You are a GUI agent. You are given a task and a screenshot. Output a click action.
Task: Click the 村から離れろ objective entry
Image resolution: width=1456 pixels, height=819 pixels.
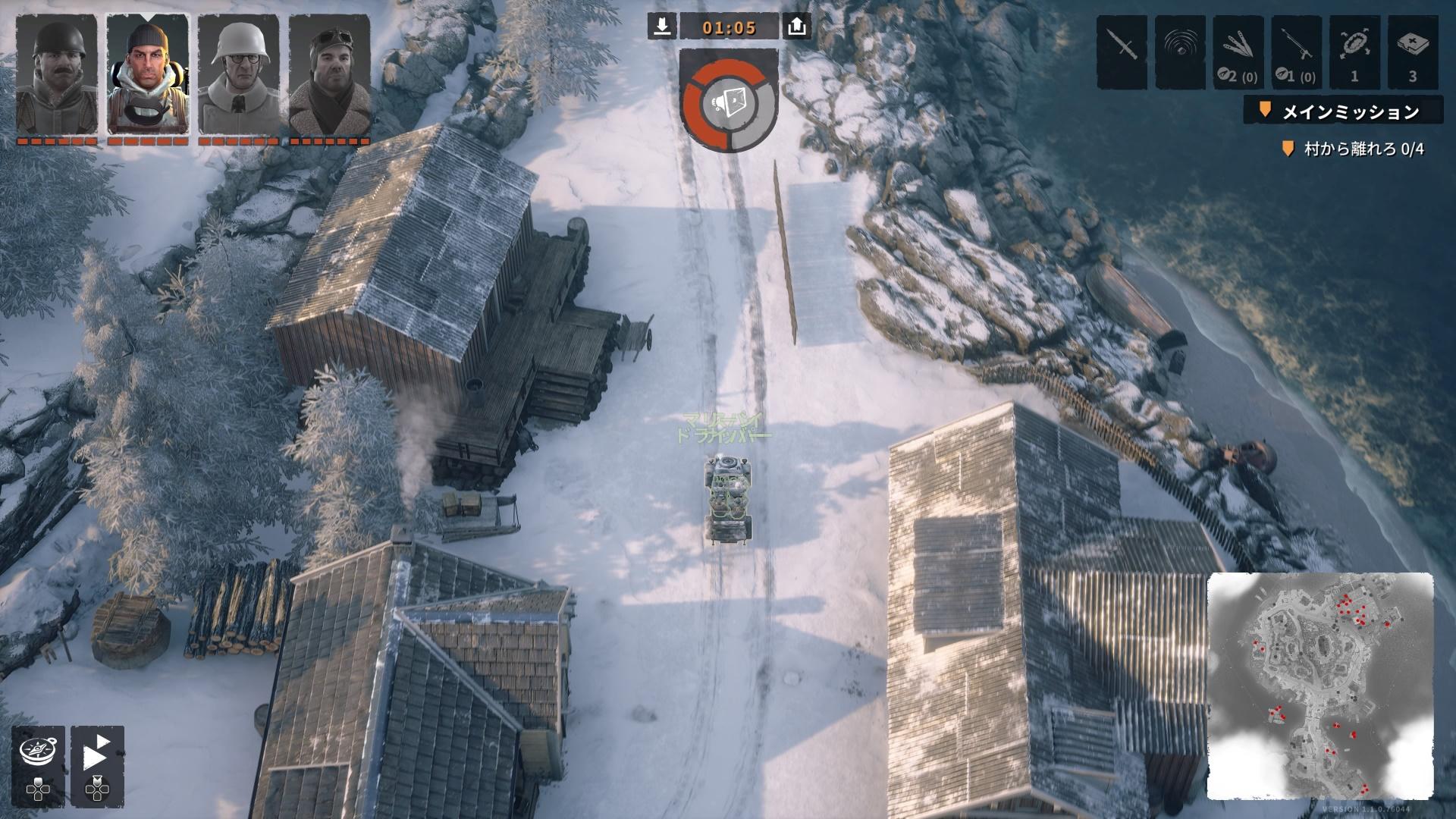[1354, 149]
